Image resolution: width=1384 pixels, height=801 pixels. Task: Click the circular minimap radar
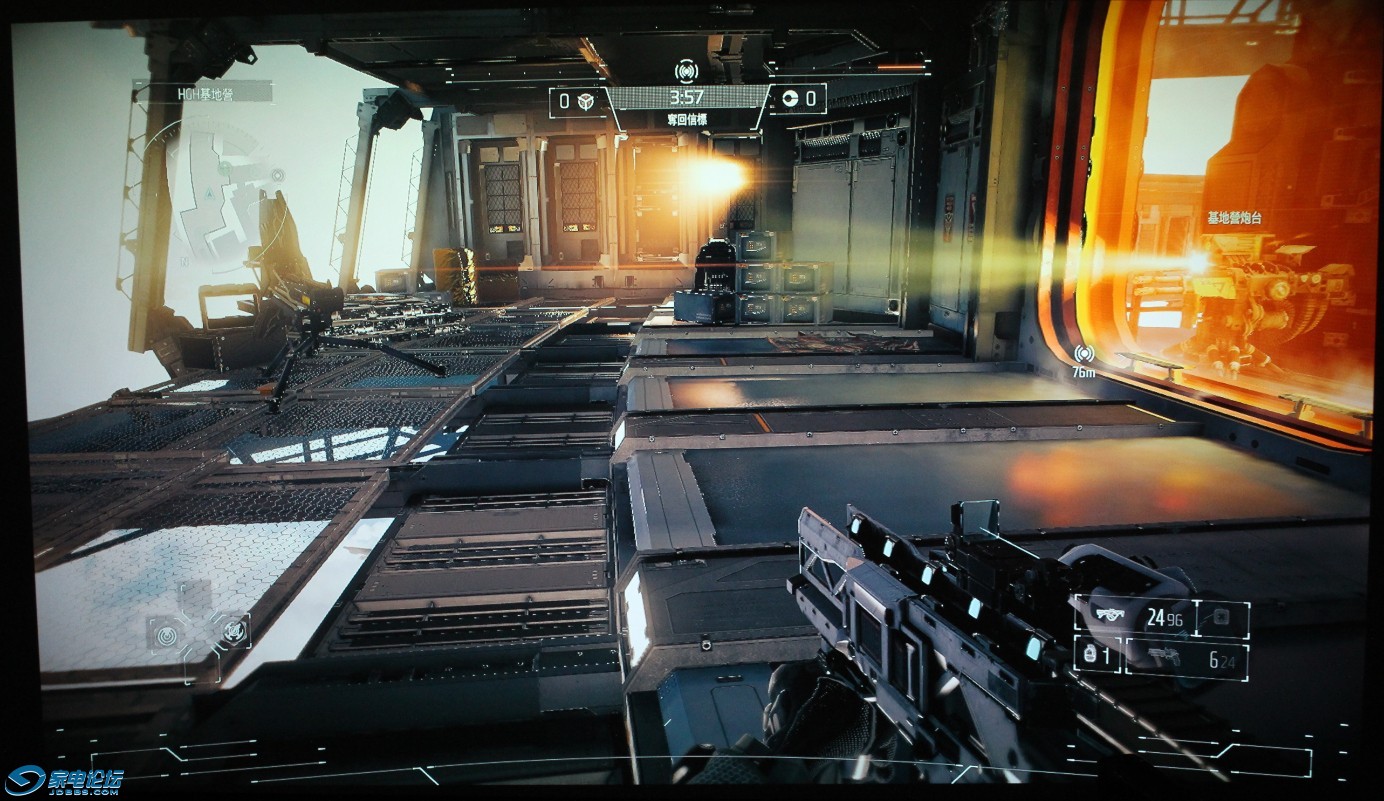[x=222, y=188]
